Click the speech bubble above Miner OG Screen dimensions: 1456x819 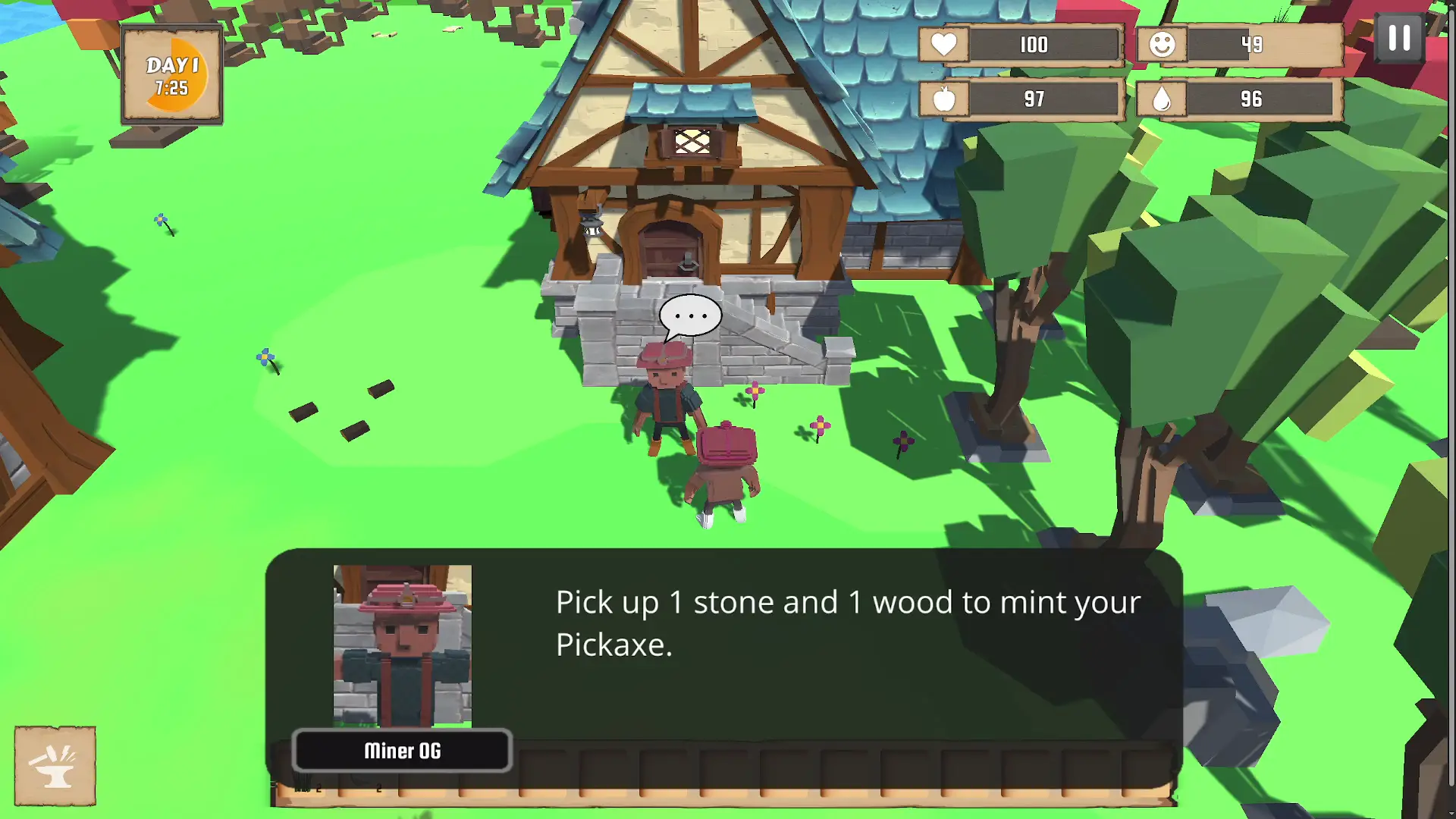coord(692,313)
